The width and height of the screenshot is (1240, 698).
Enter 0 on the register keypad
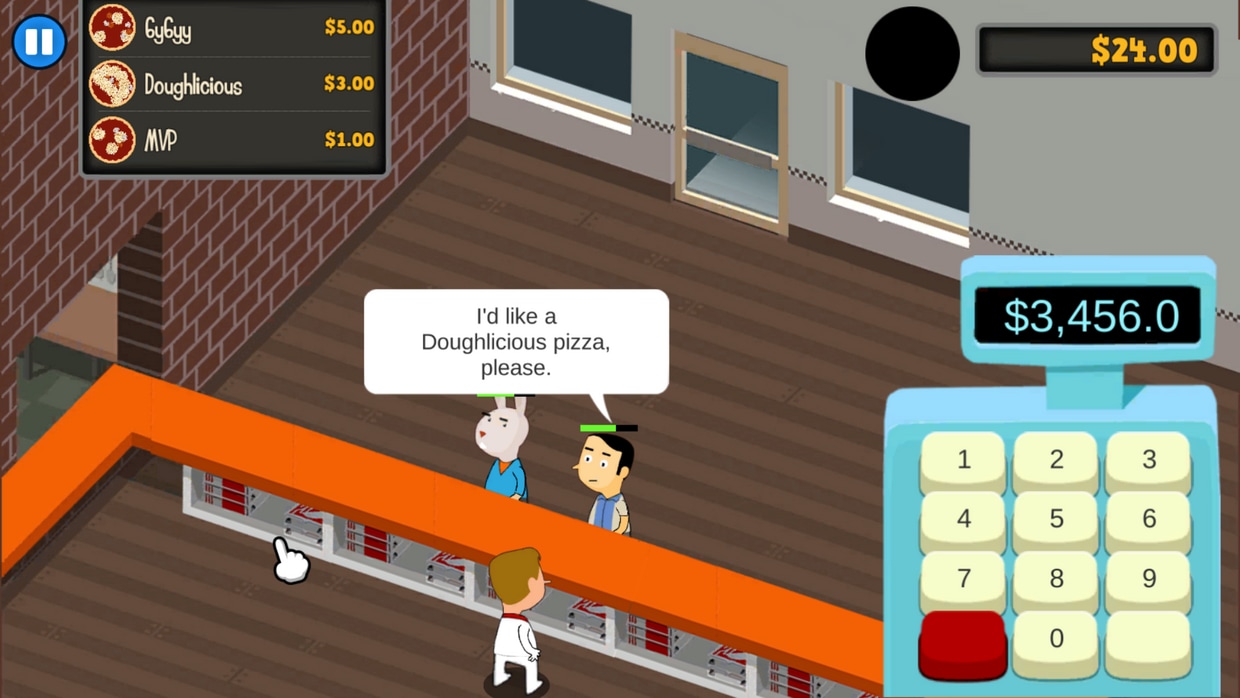pyautogui.click(x=1056, y=640)
